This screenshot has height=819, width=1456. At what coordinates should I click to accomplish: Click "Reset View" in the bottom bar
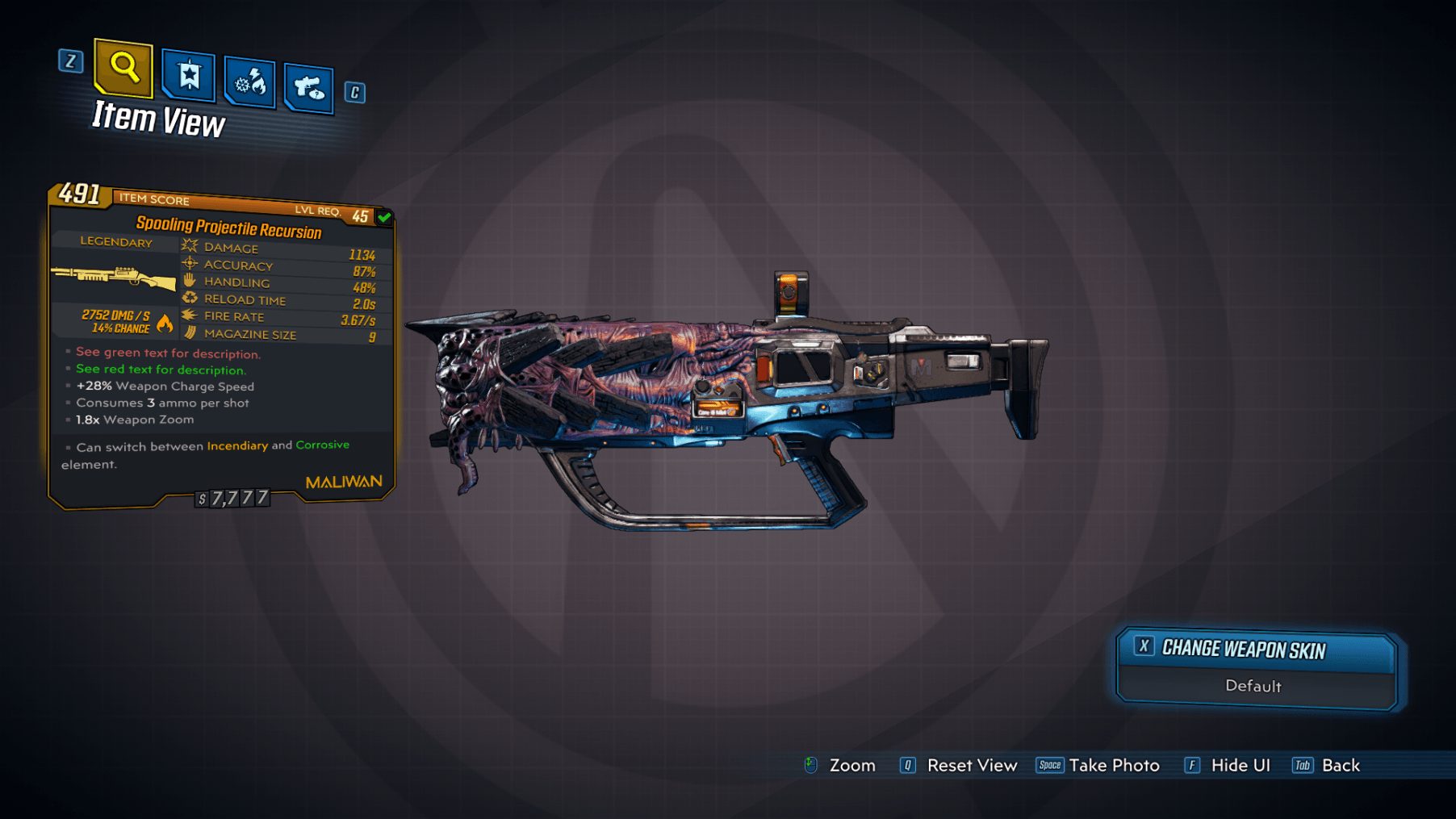973,765
